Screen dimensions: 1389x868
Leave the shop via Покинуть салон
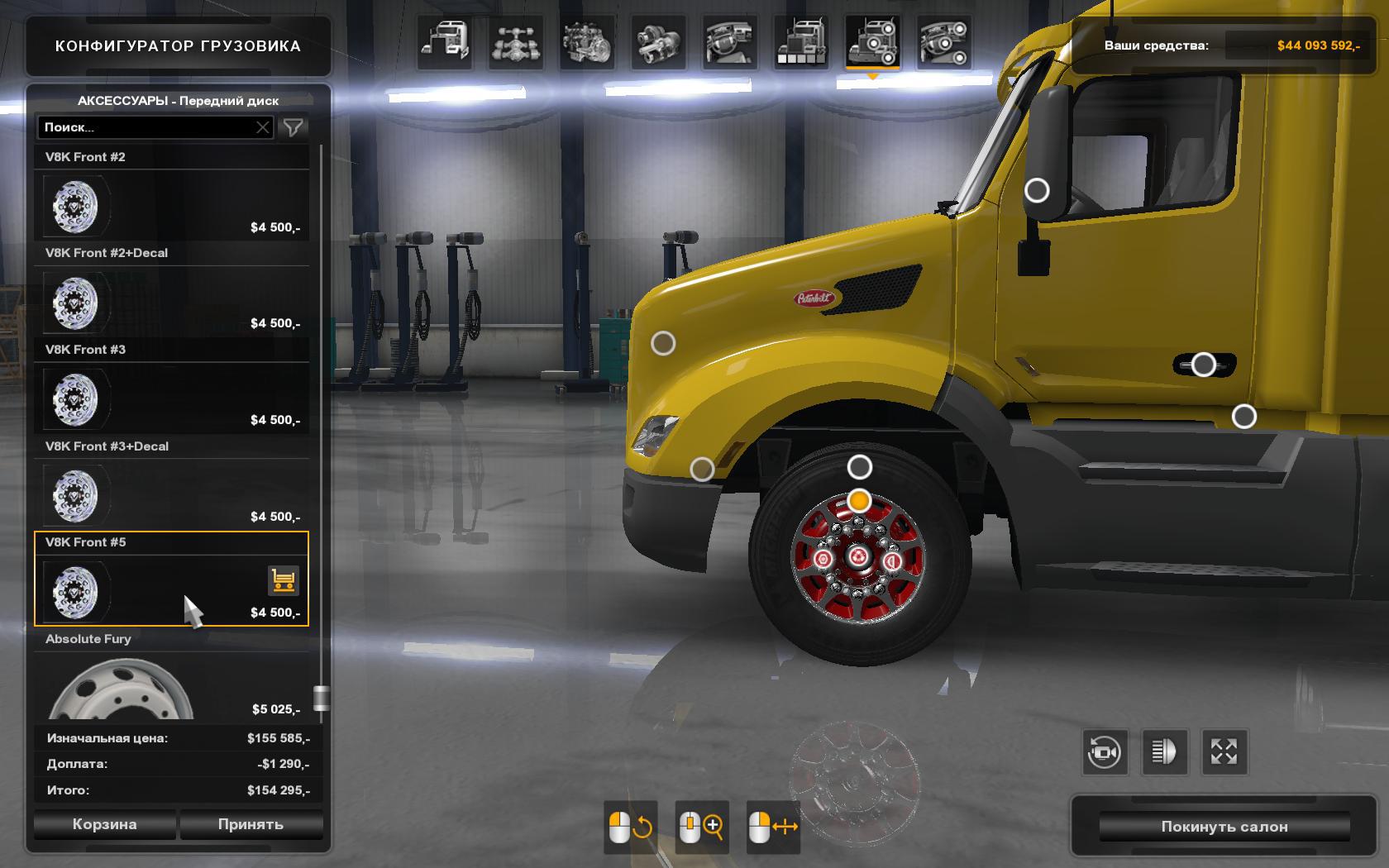coord(1224,827)
